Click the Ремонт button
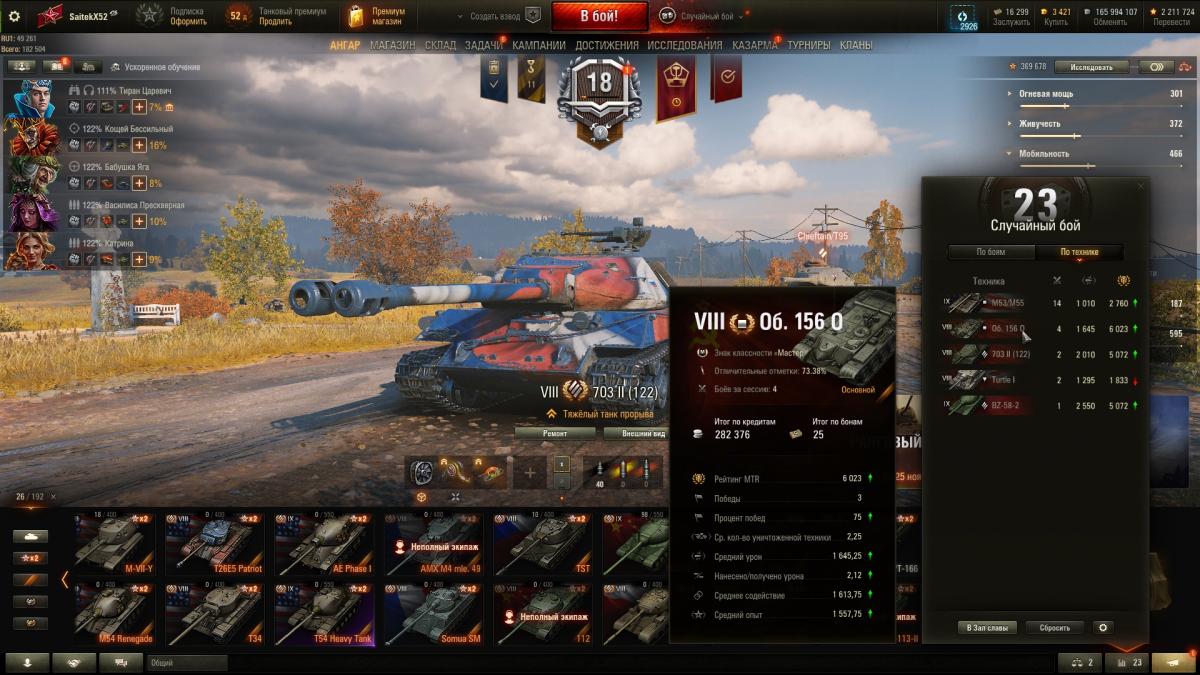This screenshot has width=1200, height=675. coord(555,433)
